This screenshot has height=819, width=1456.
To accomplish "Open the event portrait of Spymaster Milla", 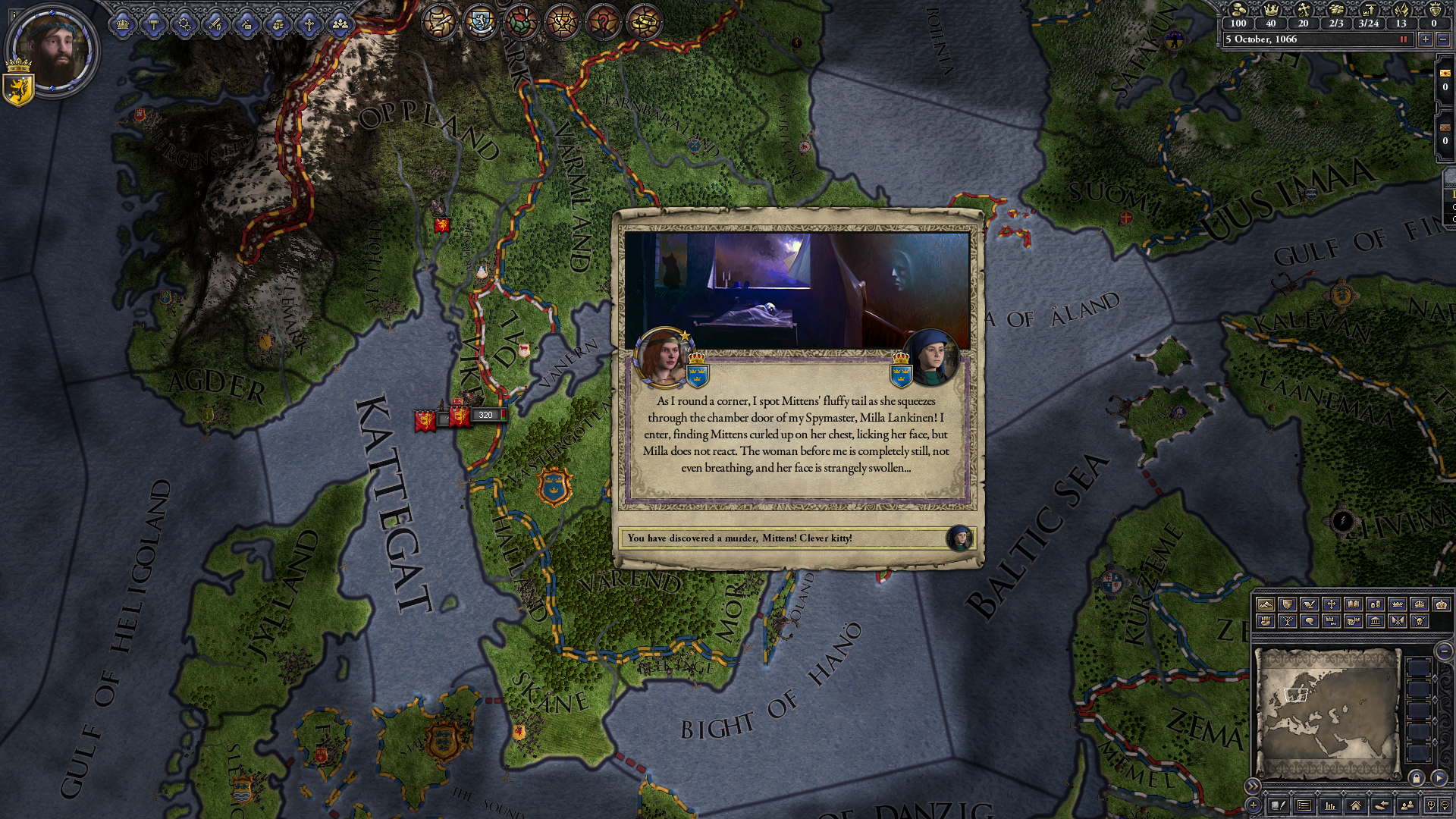I will click(x=930, y=357).
